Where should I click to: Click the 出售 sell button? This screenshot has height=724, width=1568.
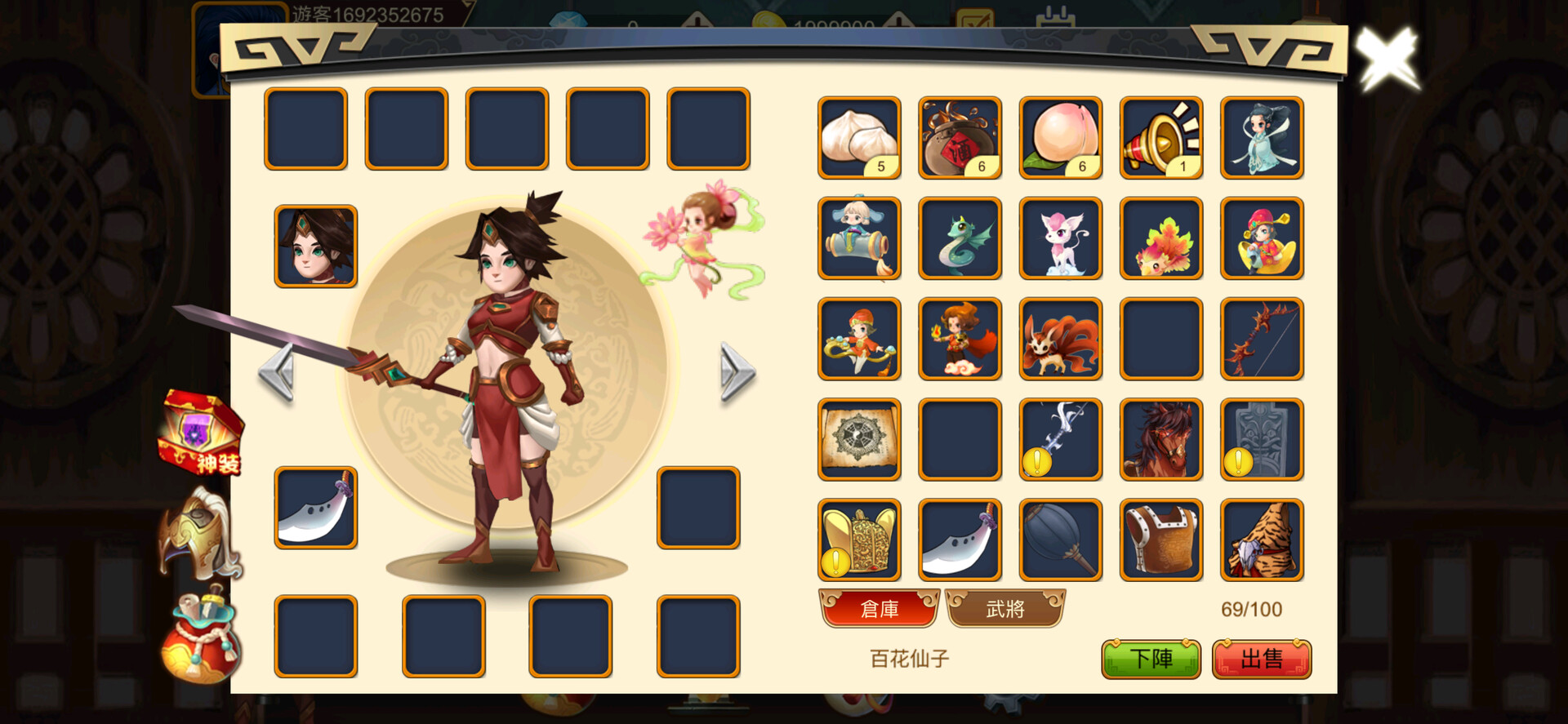click(x=1263, y=656)
